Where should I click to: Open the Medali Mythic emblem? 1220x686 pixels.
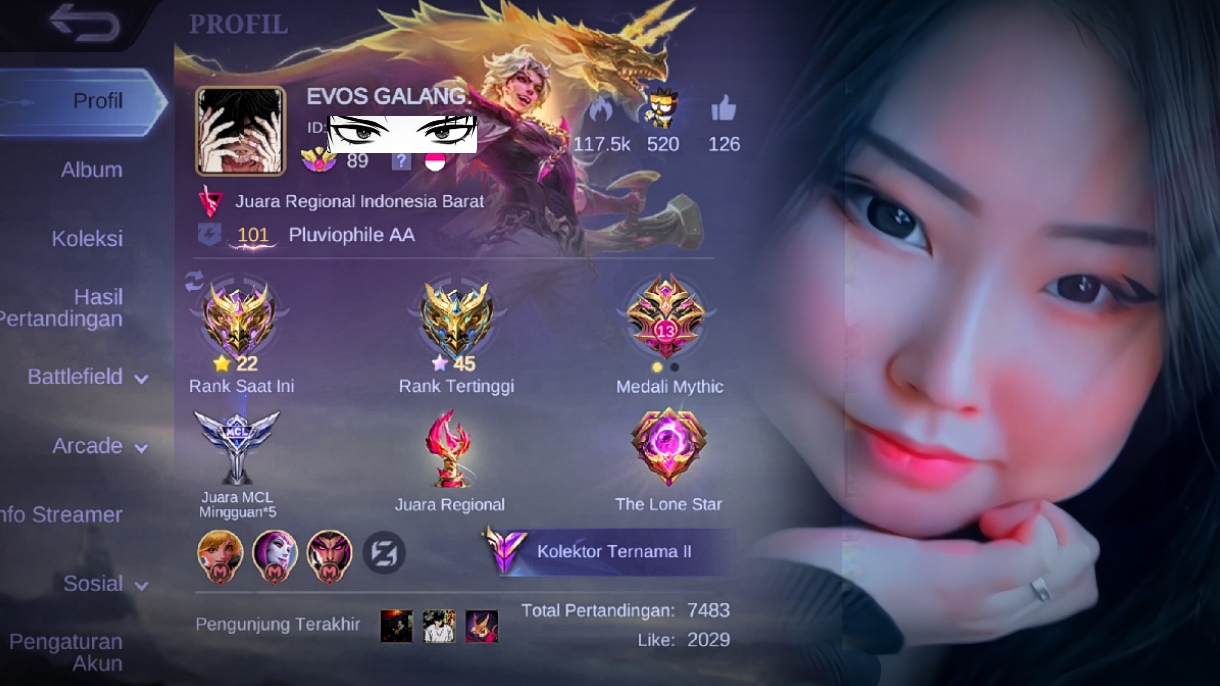[x=667, y=320]
